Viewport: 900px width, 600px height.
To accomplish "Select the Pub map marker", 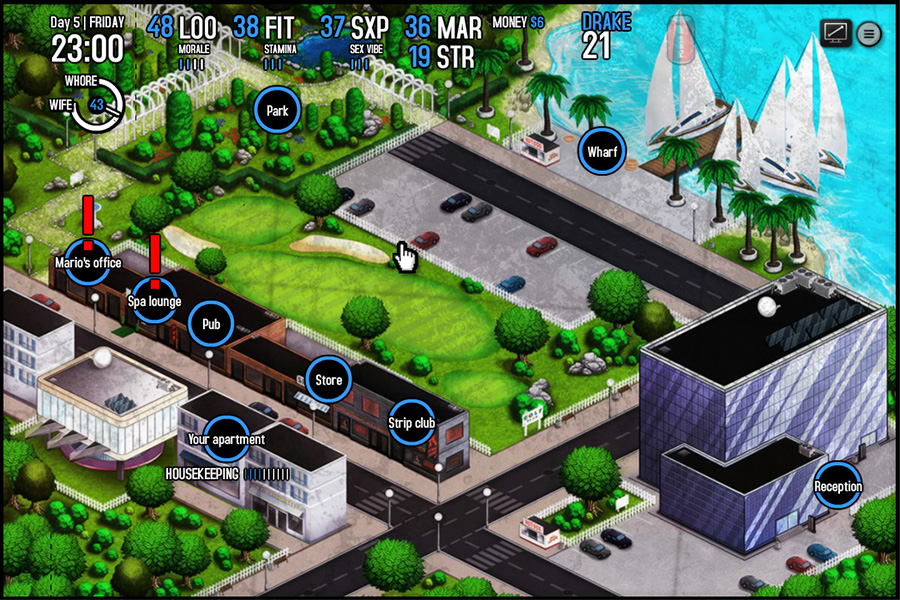I will [211, 324].
